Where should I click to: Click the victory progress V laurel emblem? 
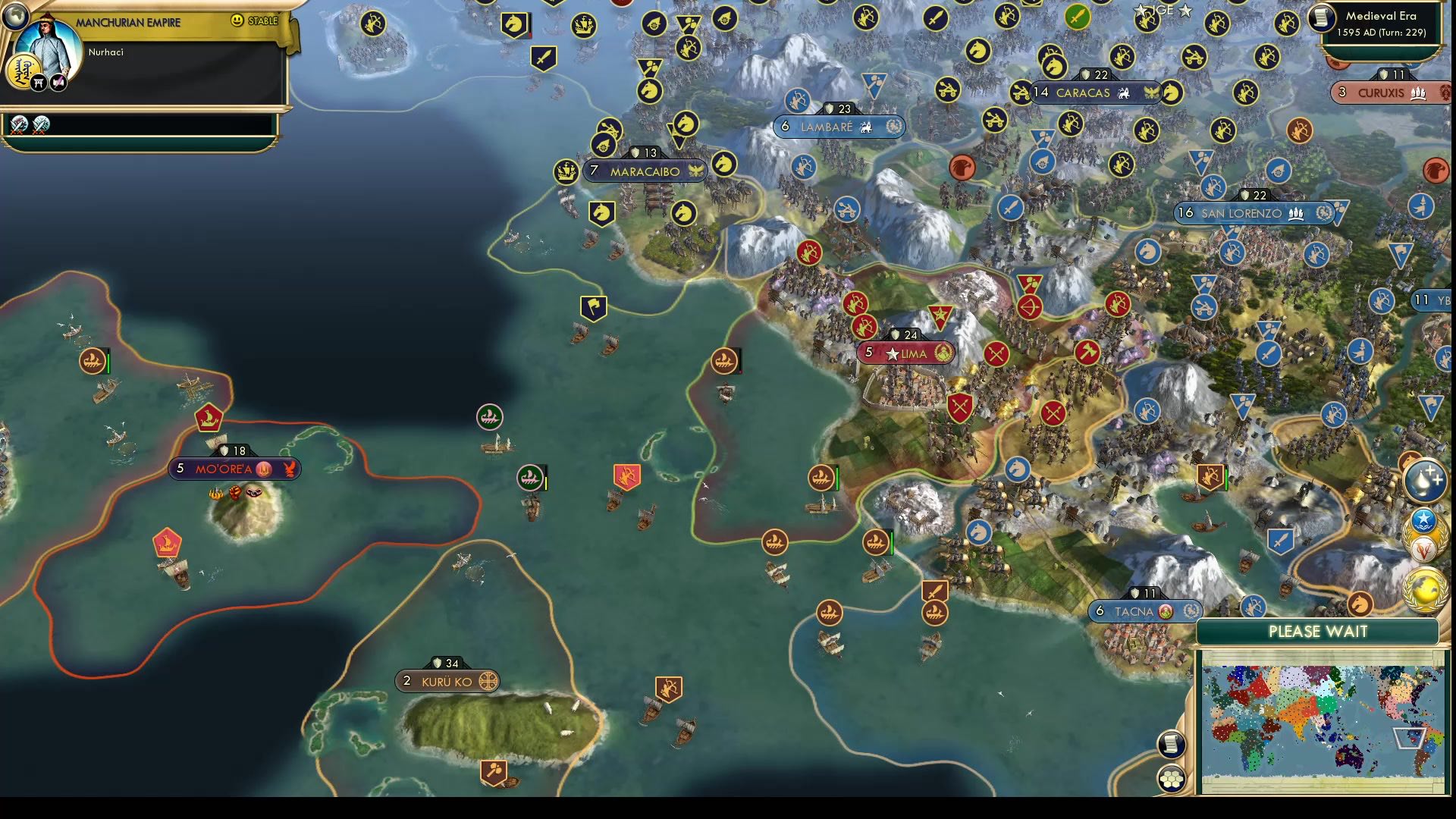1423,548
